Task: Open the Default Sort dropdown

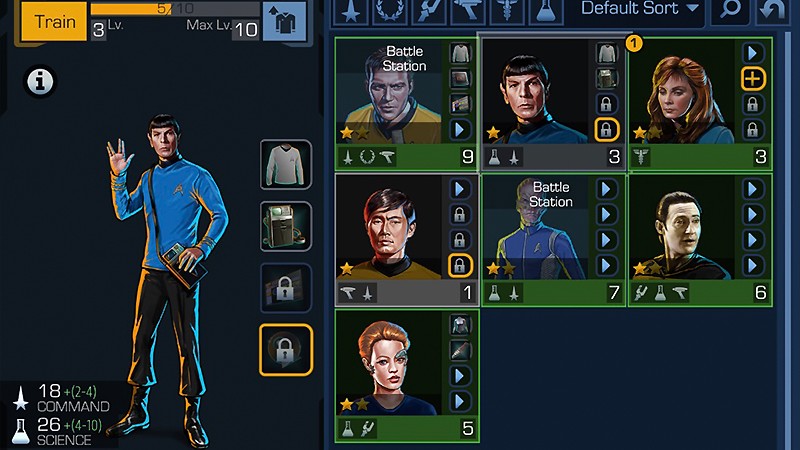Action: pos(641,10)
